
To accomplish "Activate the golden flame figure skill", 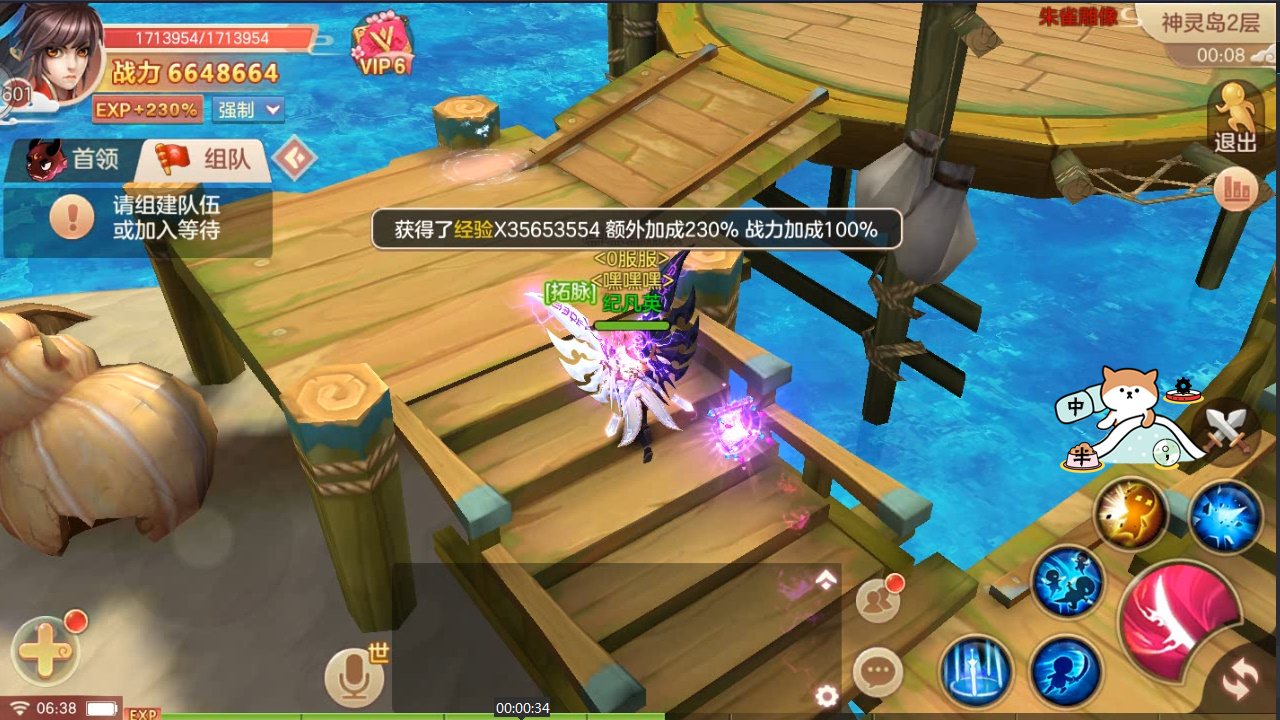I will click(1131, 514).
